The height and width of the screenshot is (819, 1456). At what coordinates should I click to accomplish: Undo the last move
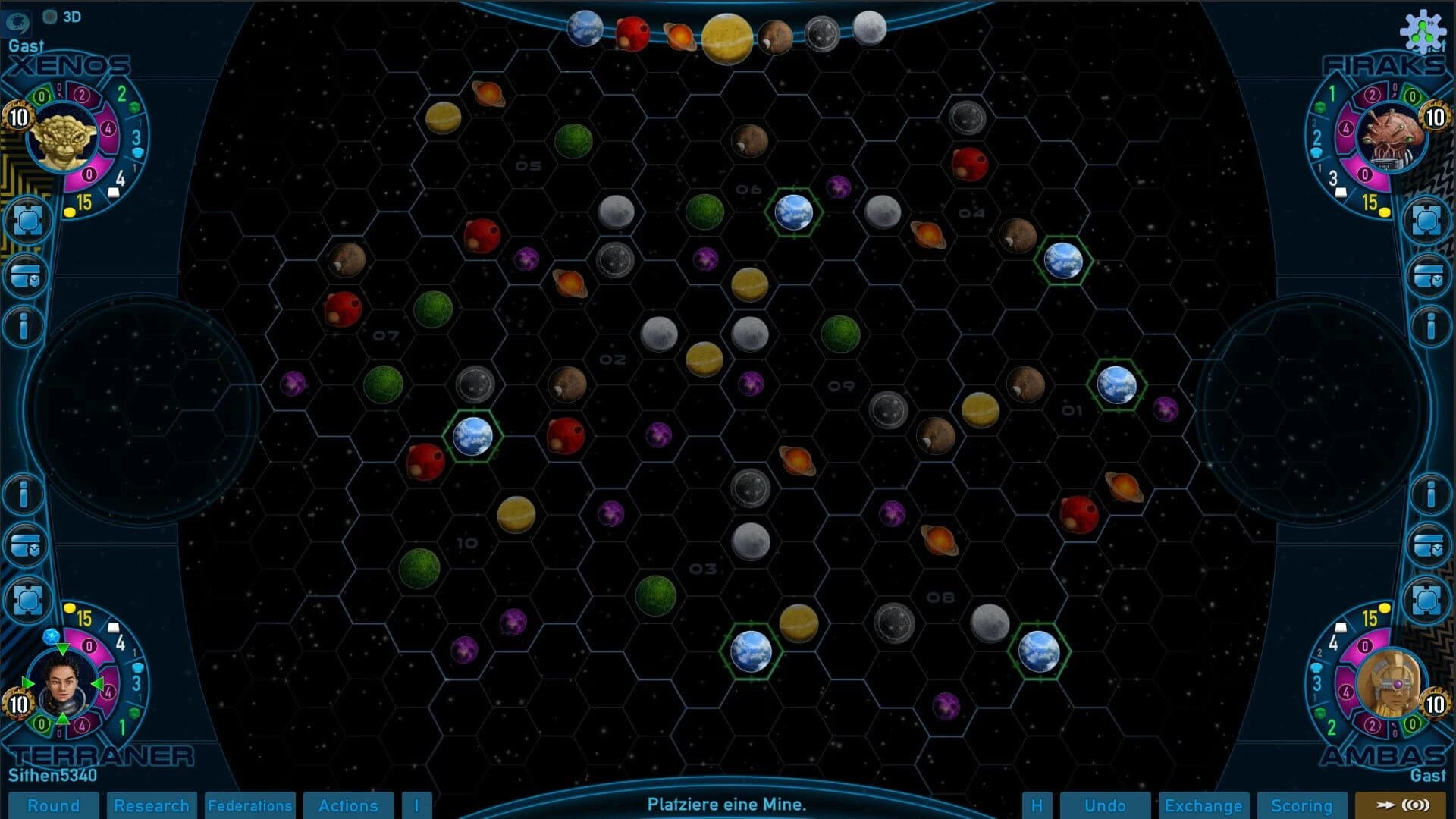1105,806
